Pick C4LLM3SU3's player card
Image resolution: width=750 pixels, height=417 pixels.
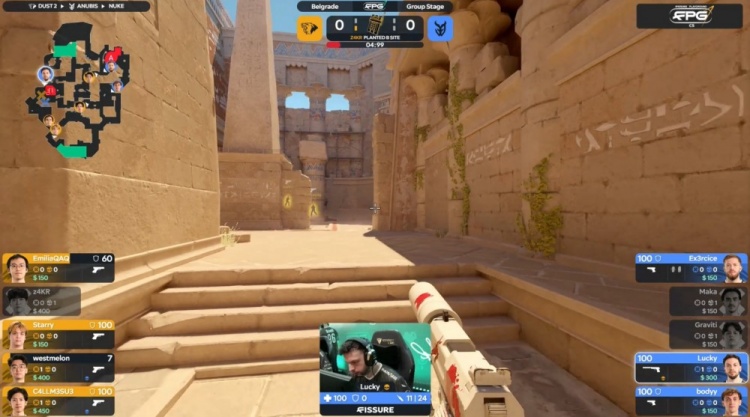point(58,400)
